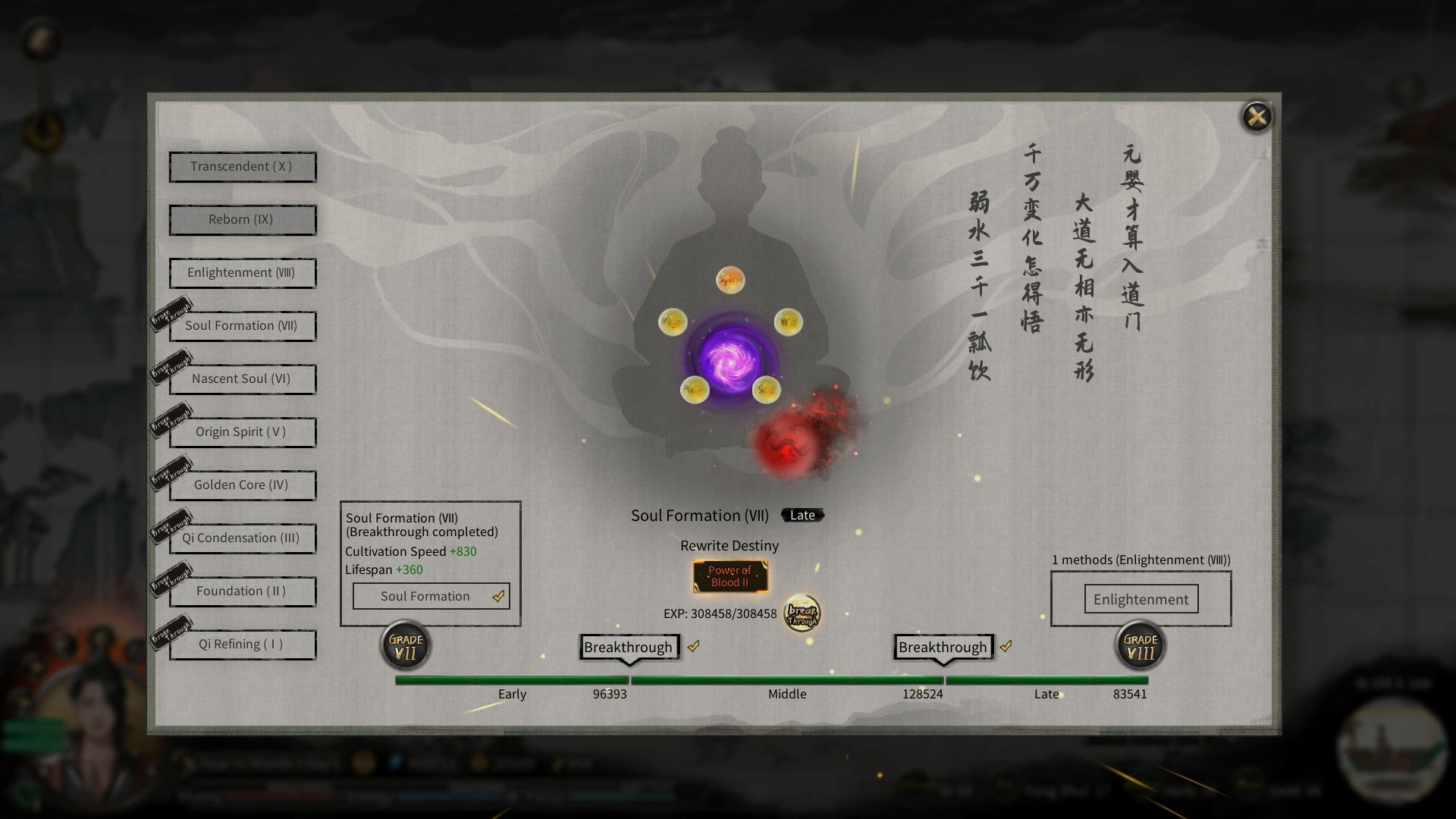
Task: Open the Power of Blood II destiny card
Action: point(730,576)
